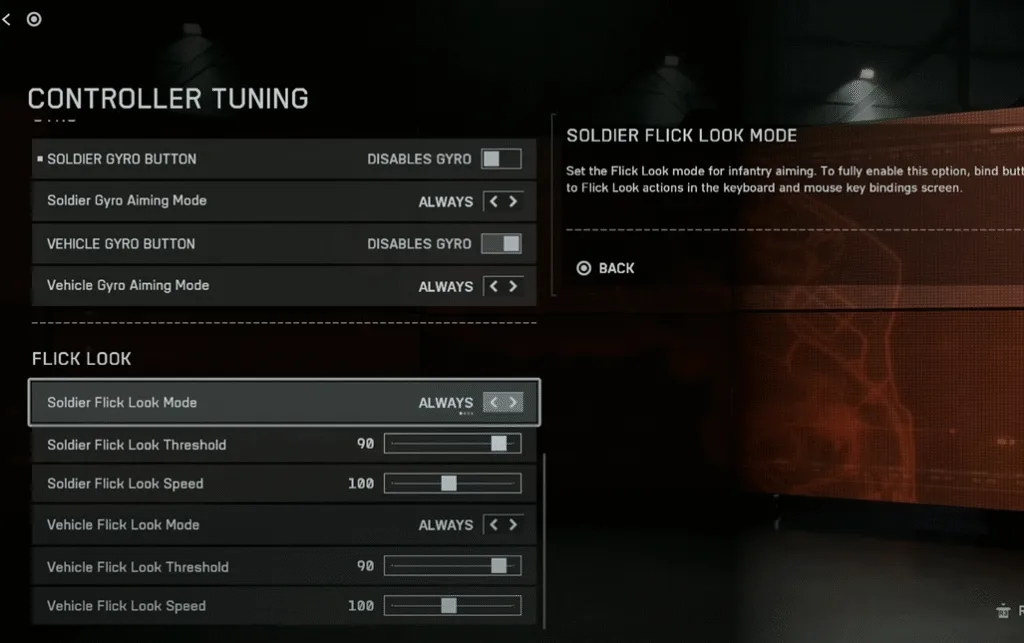This screenshot has height=643, width=1024.
Task: Click next arrow for Soldier Gyro Aiming Mode
Action: 513,202
